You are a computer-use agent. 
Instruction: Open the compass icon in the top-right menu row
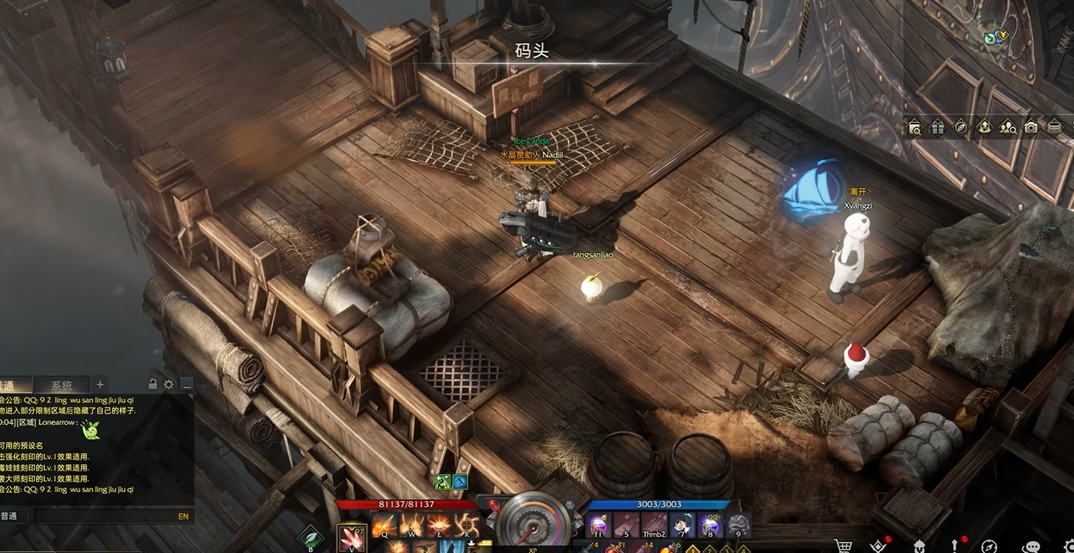coord(961,127)
